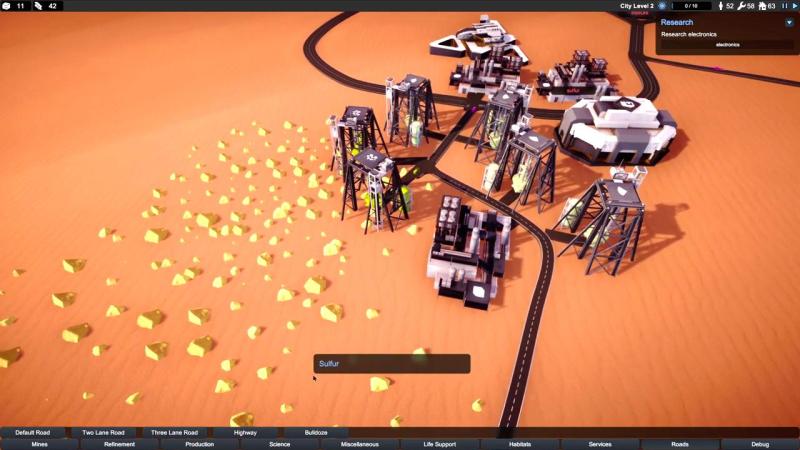Select the Highway road type
800x450 pixels.
coord(245,433)
